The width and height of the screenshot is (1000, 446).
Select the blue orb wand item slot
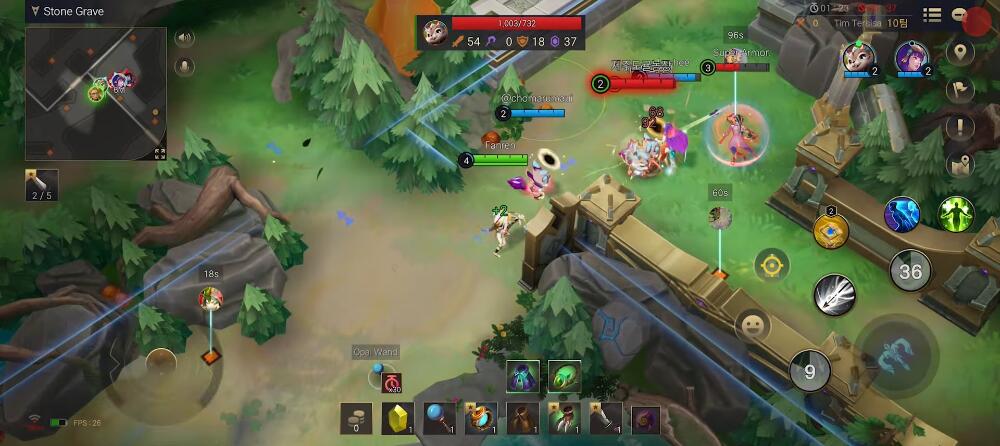click(439, 419)
